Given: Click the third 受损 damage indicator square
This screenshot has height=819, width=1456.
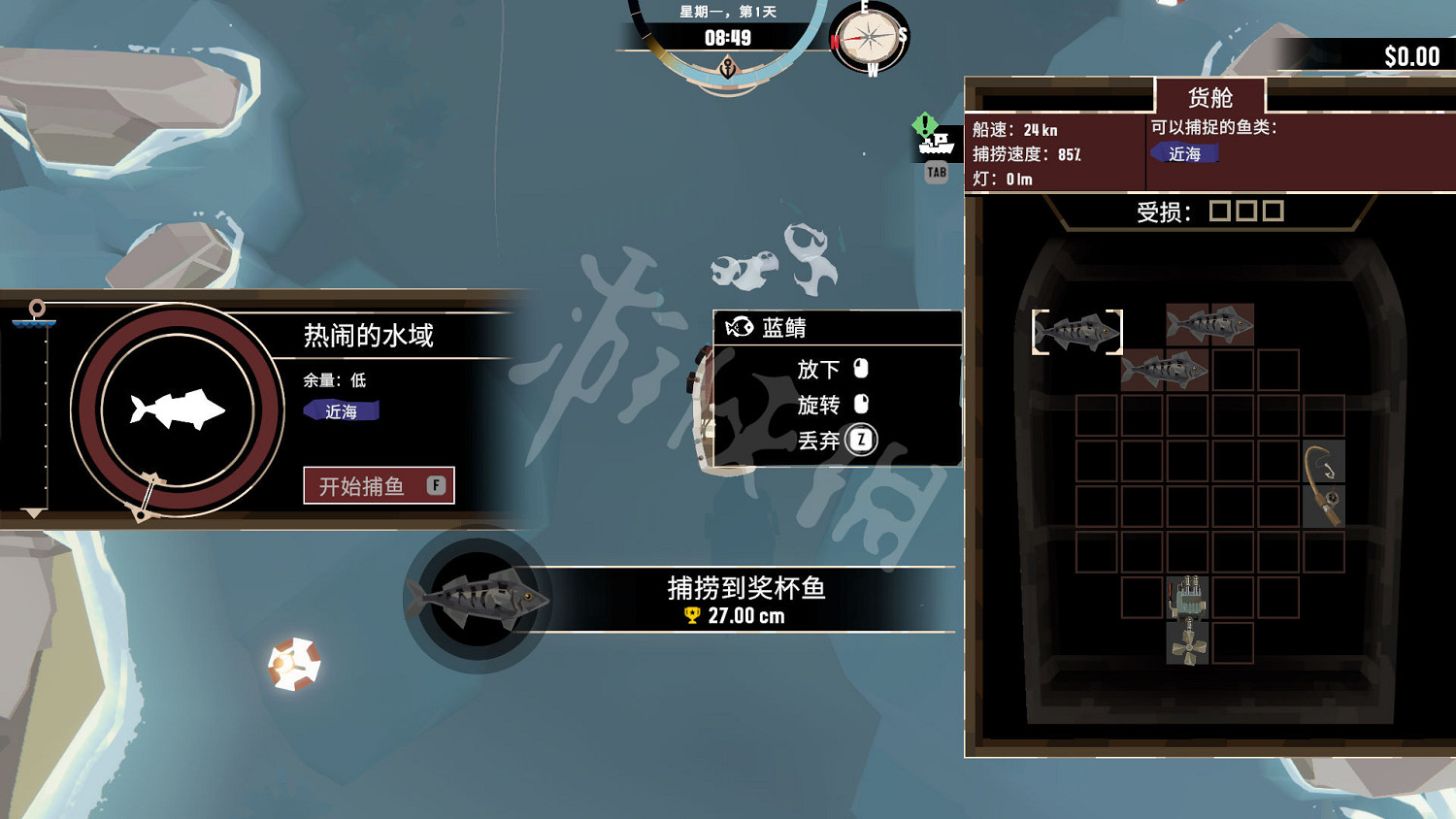Looking at the screenshot, I should point(1274,210).
